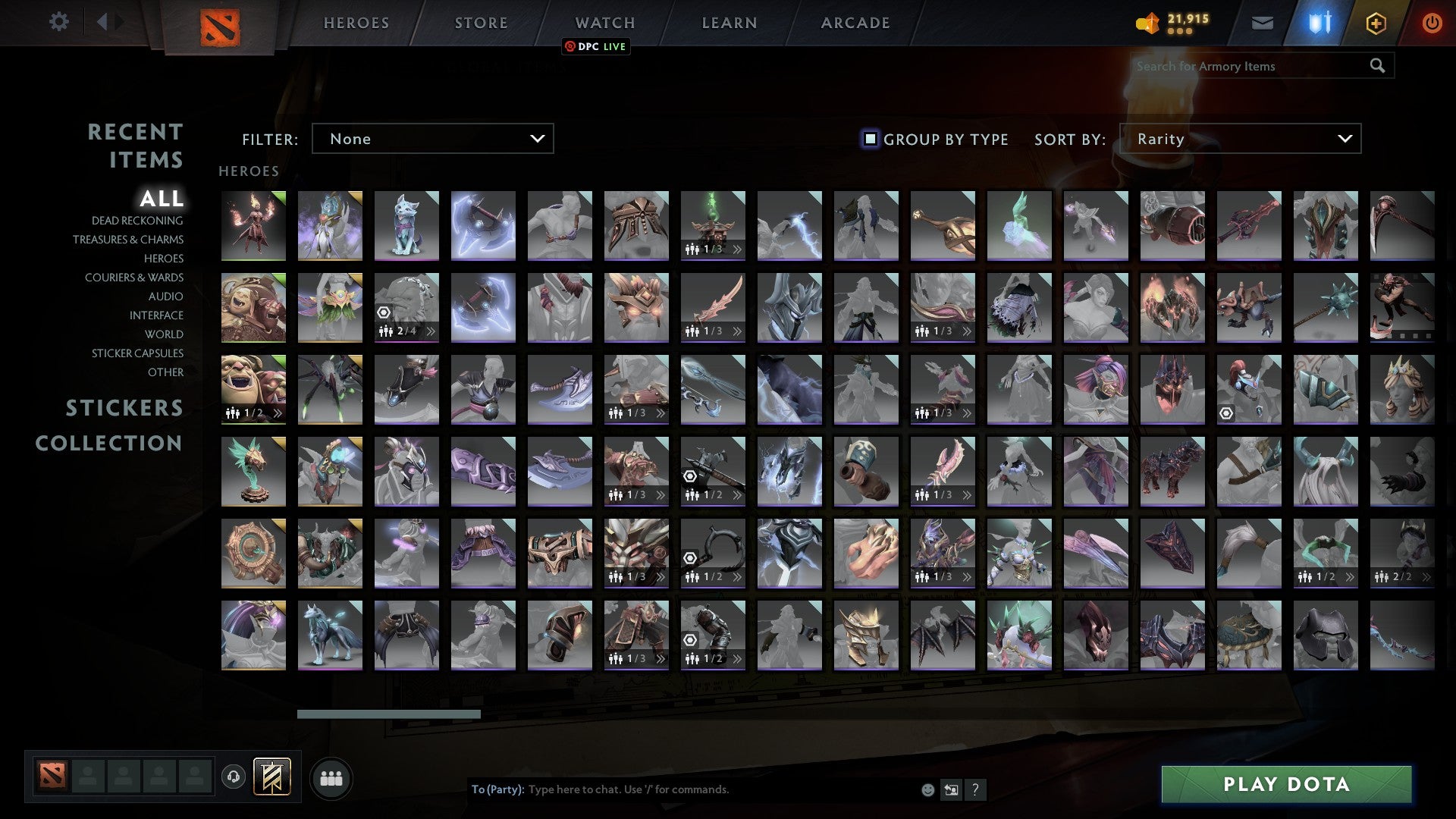The image size is (1456, 819).
Task: Toggle the GROUP BY TYPE checkbox
Action: pyautogui.click(x=869, y=139)
